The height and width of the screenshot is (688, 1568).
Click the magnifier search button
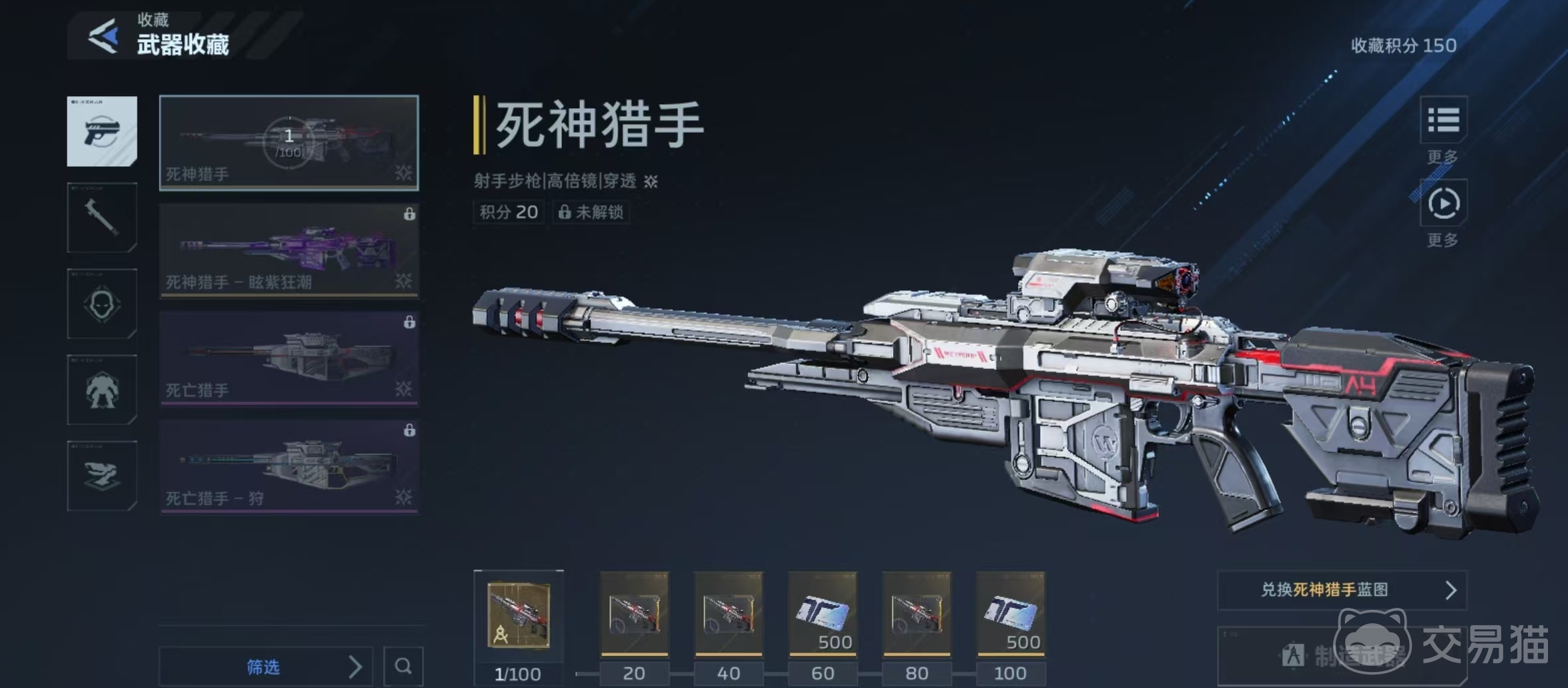pyautogui.click(x=403, y=666)
